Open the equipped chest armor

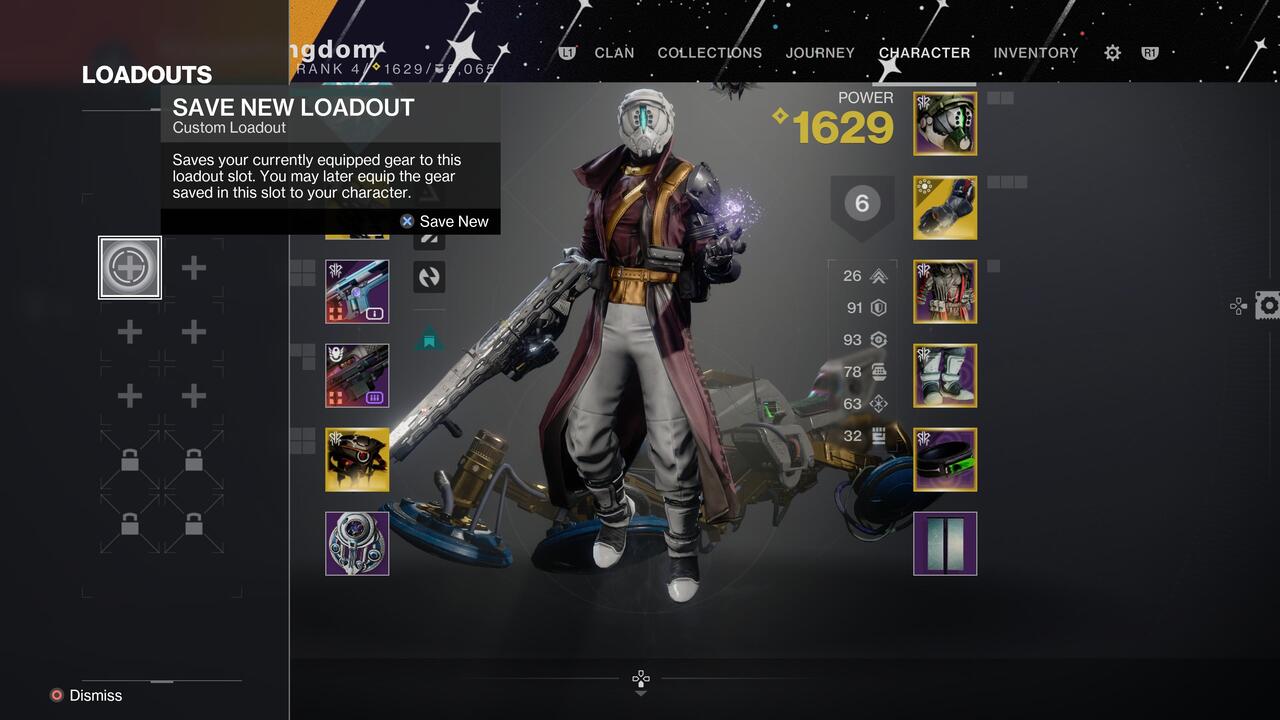945,292
